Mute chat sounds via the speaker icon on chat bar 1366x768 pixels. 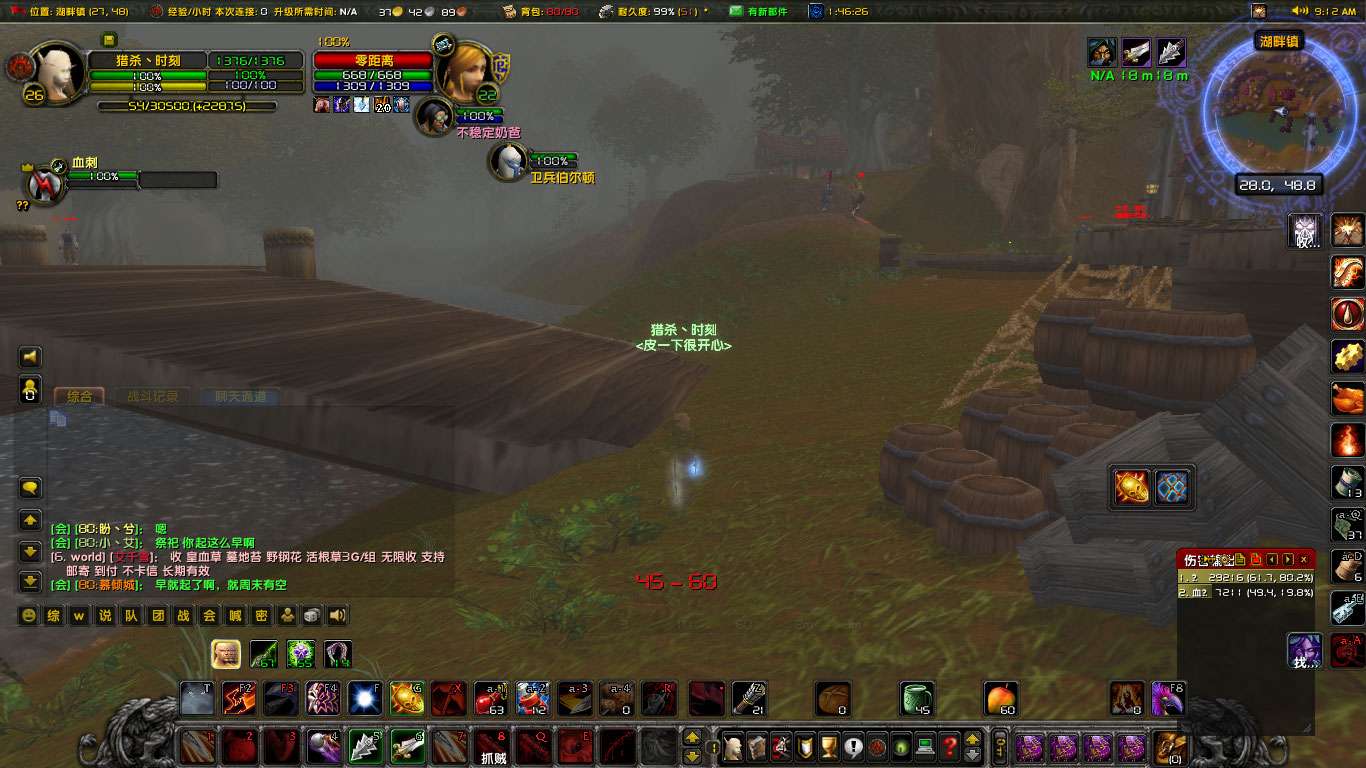[335, 617]
